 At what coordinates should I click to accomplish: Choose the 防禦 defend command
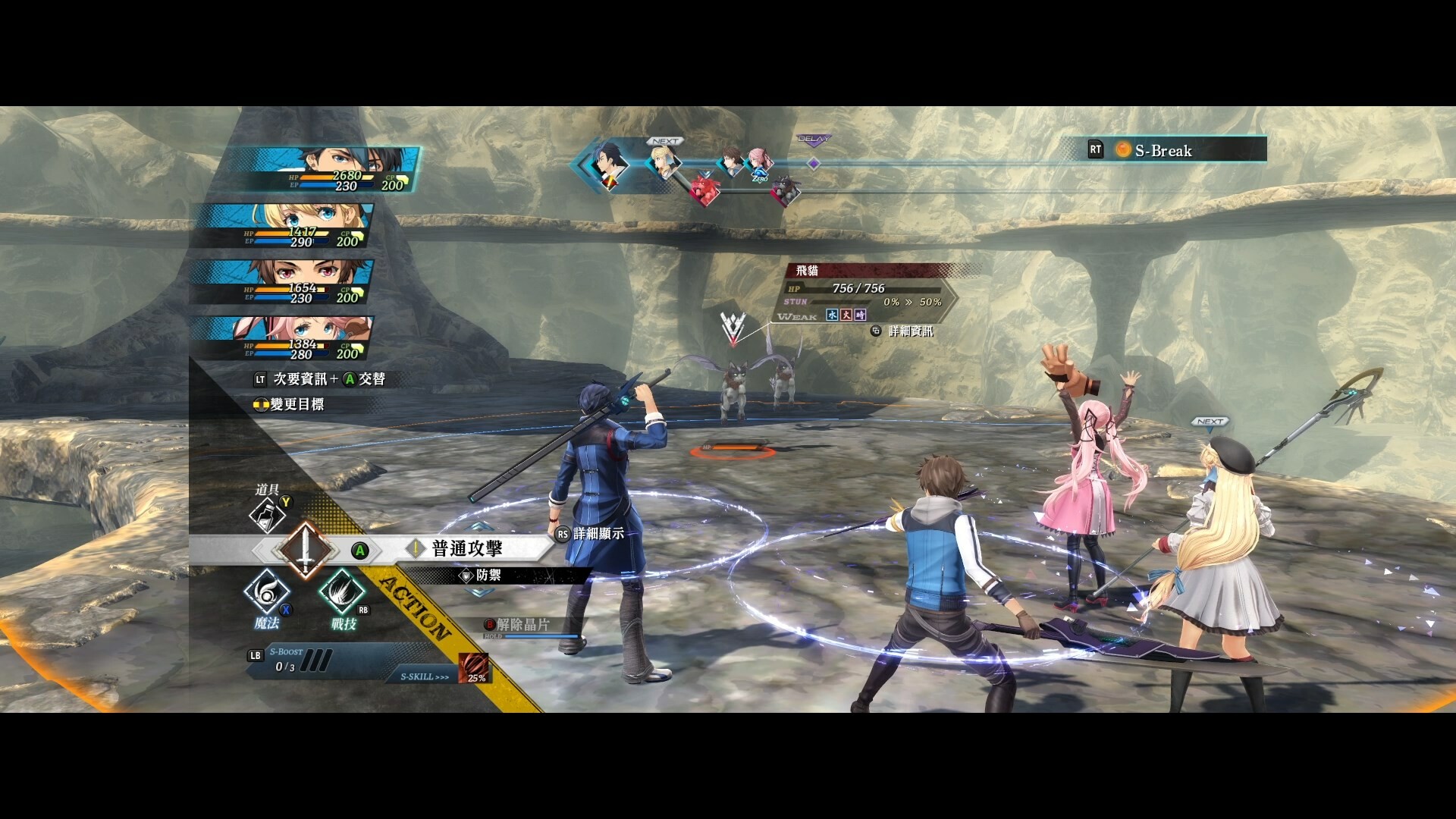pyautogui.click(x=488, y=576)
